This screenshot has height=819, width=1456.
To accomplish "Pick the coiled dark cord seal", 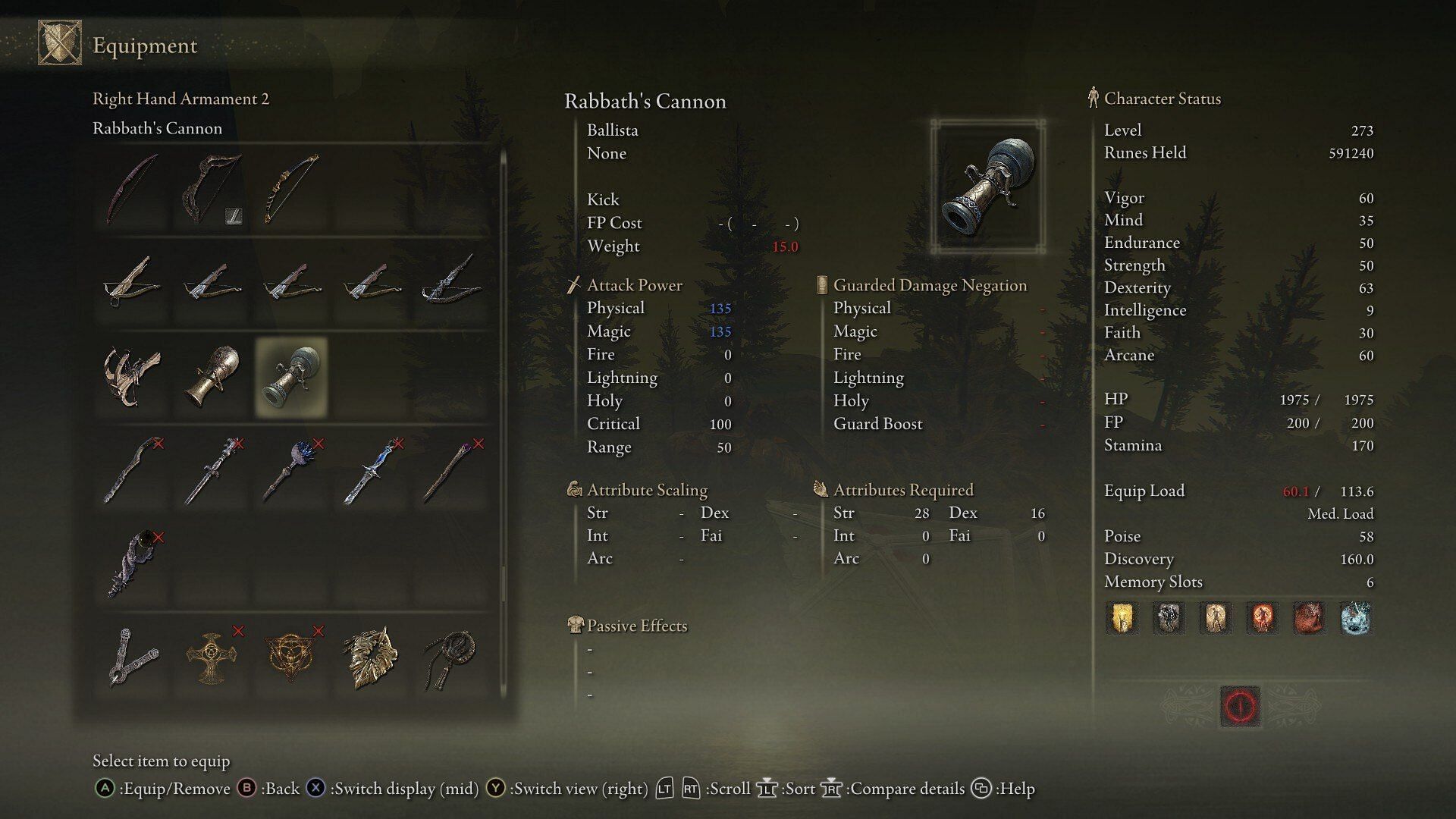I will [x=453, y=657].
